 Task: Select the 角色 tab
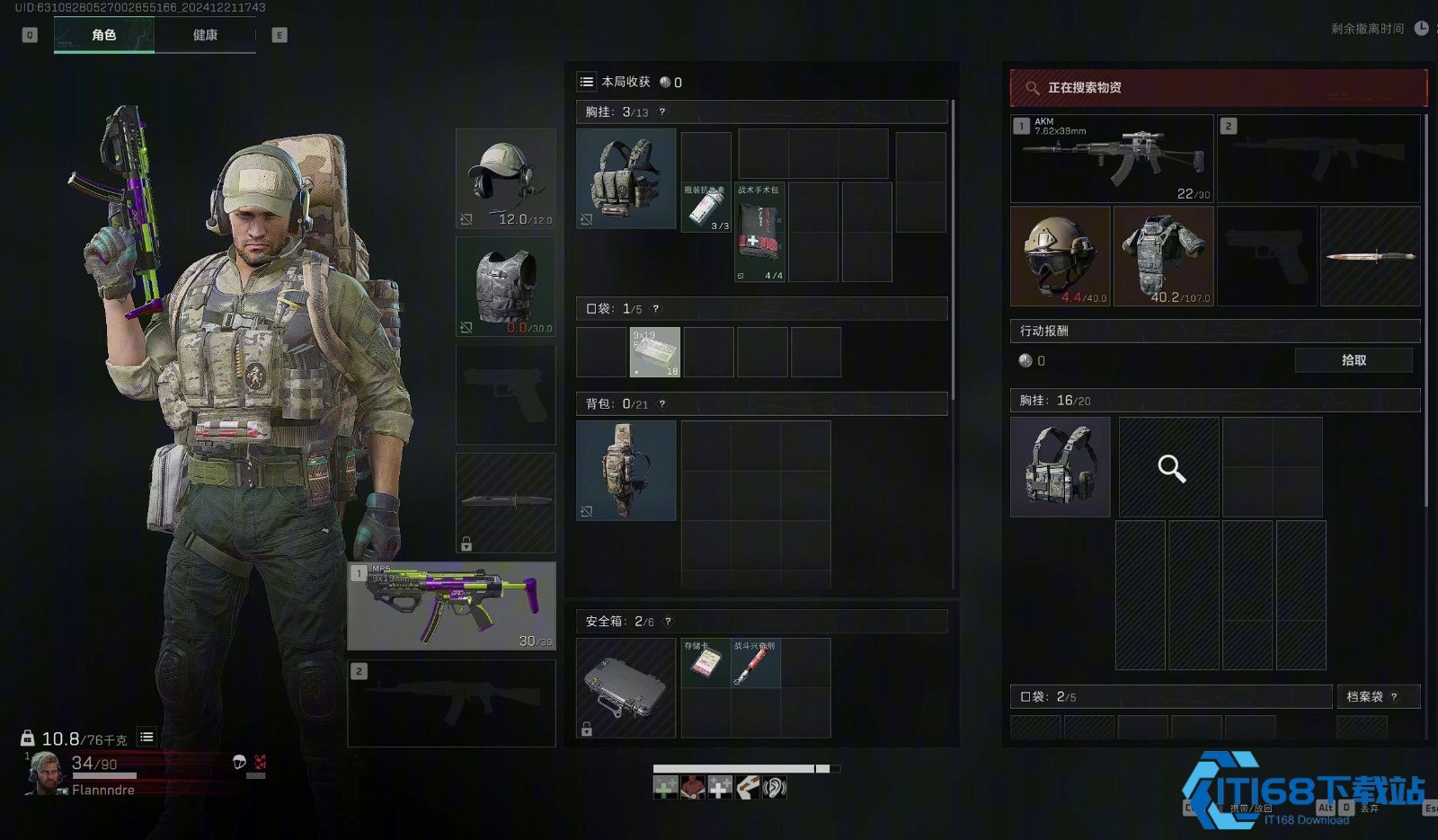[104, 35]
